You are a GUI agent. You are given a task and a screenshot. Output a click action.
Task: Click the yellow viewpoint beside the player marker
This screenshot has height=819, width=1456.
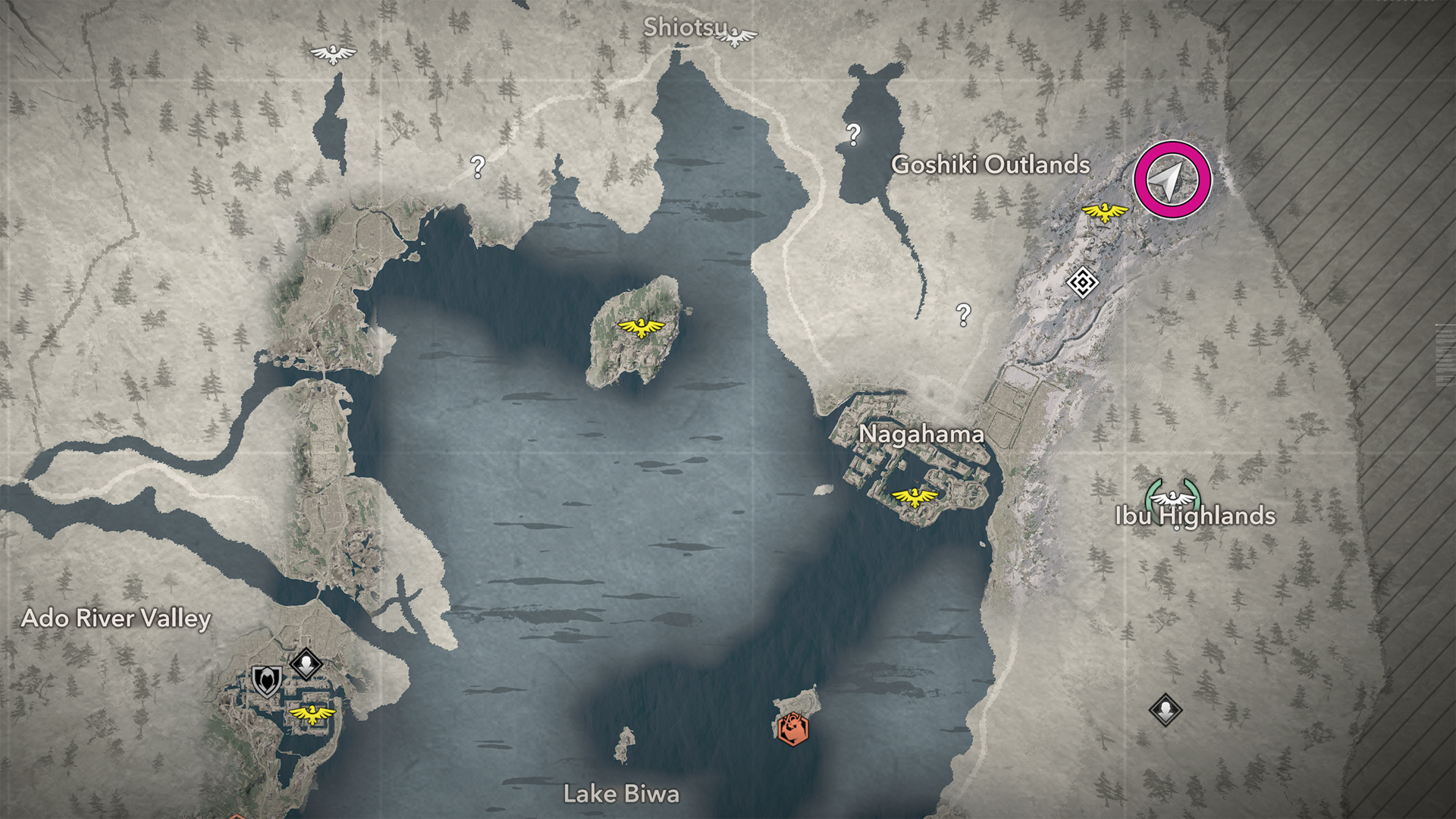click(1104, 212)
